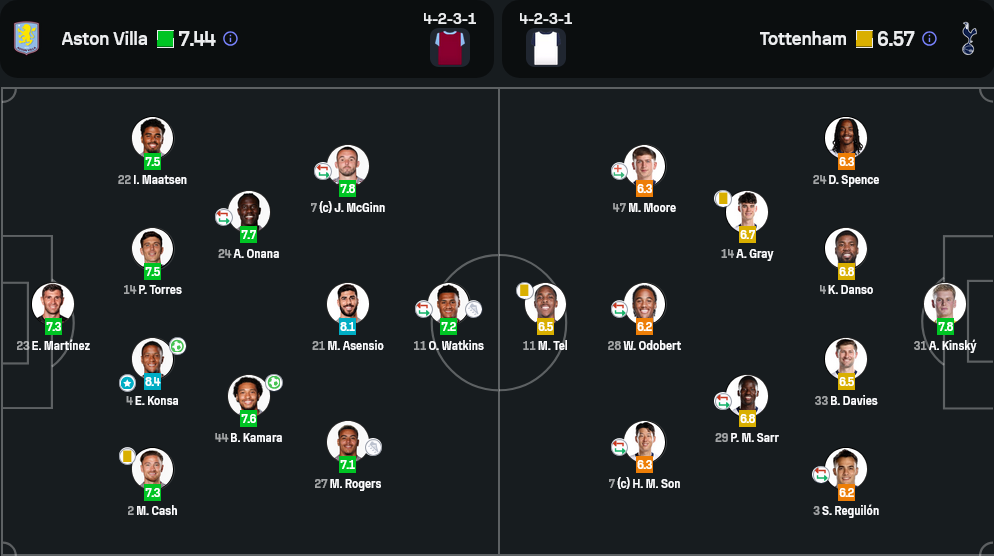View S. Reguilón player details

[x=846, y=469]
